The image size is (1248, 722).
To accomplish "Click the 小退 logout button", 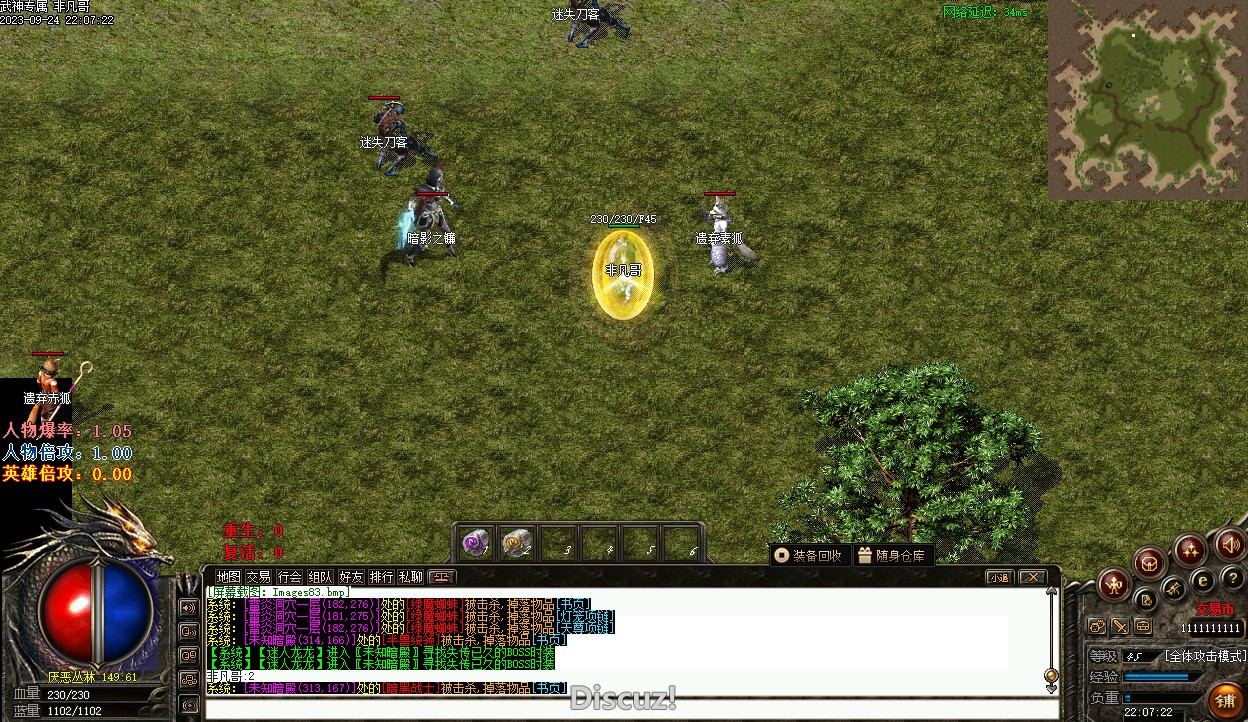I will pyautogui.click(x=999, y=577).
